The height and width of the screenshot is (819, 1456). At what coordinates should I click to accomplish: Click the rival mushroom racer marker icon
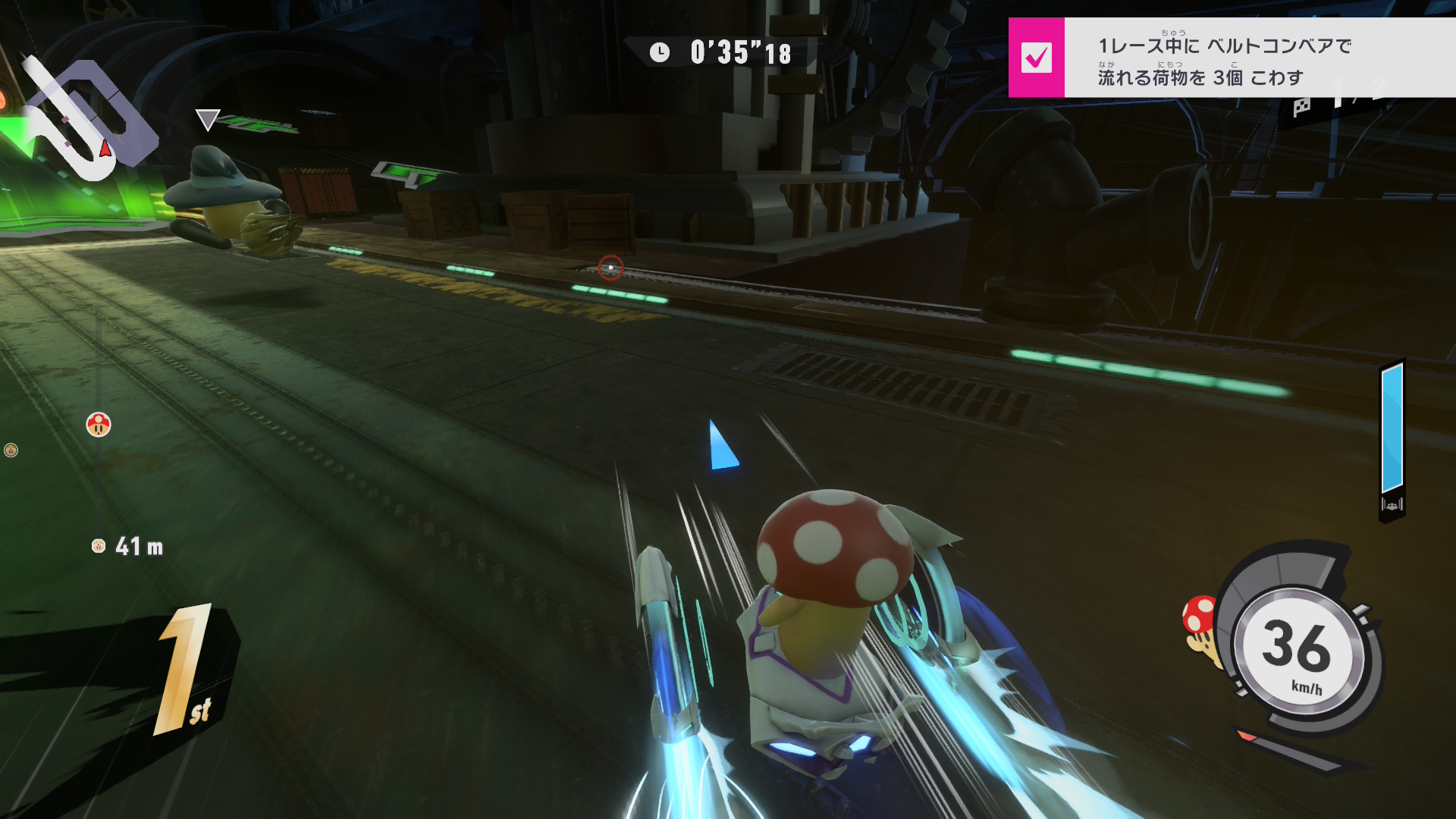99,425
